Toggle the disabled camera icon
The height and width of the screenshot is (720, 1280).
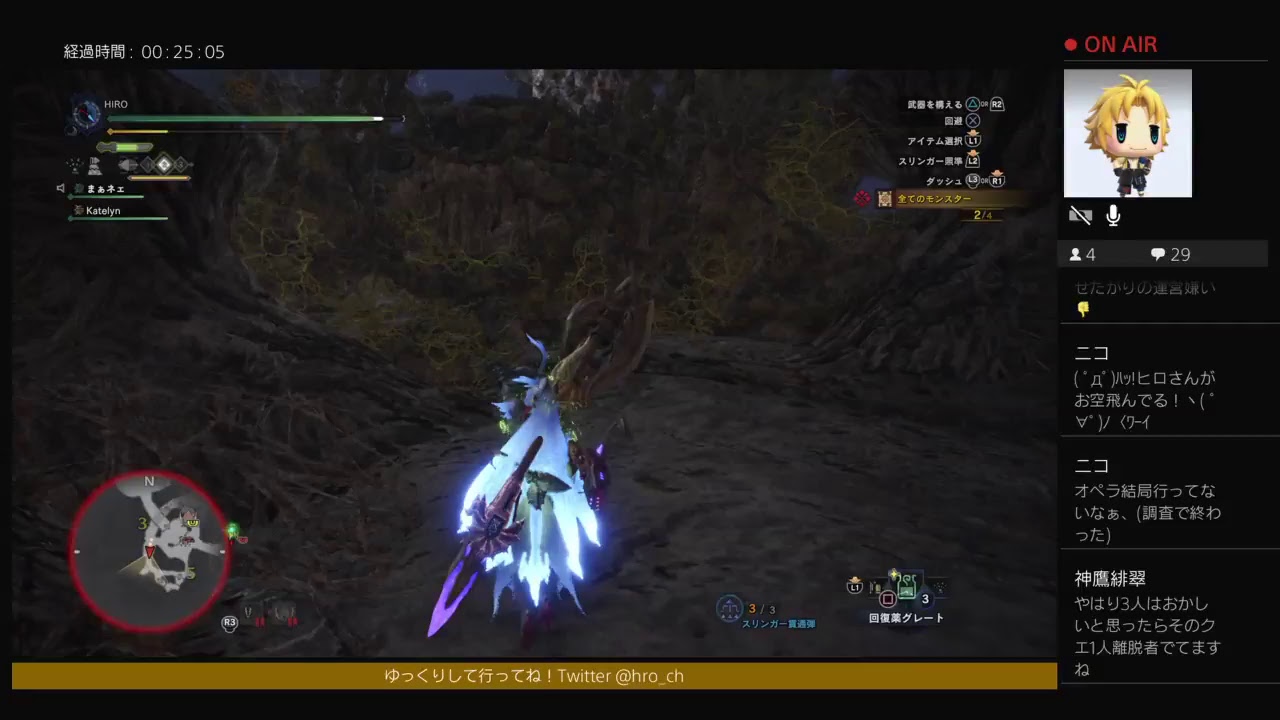click(1081, 214)
